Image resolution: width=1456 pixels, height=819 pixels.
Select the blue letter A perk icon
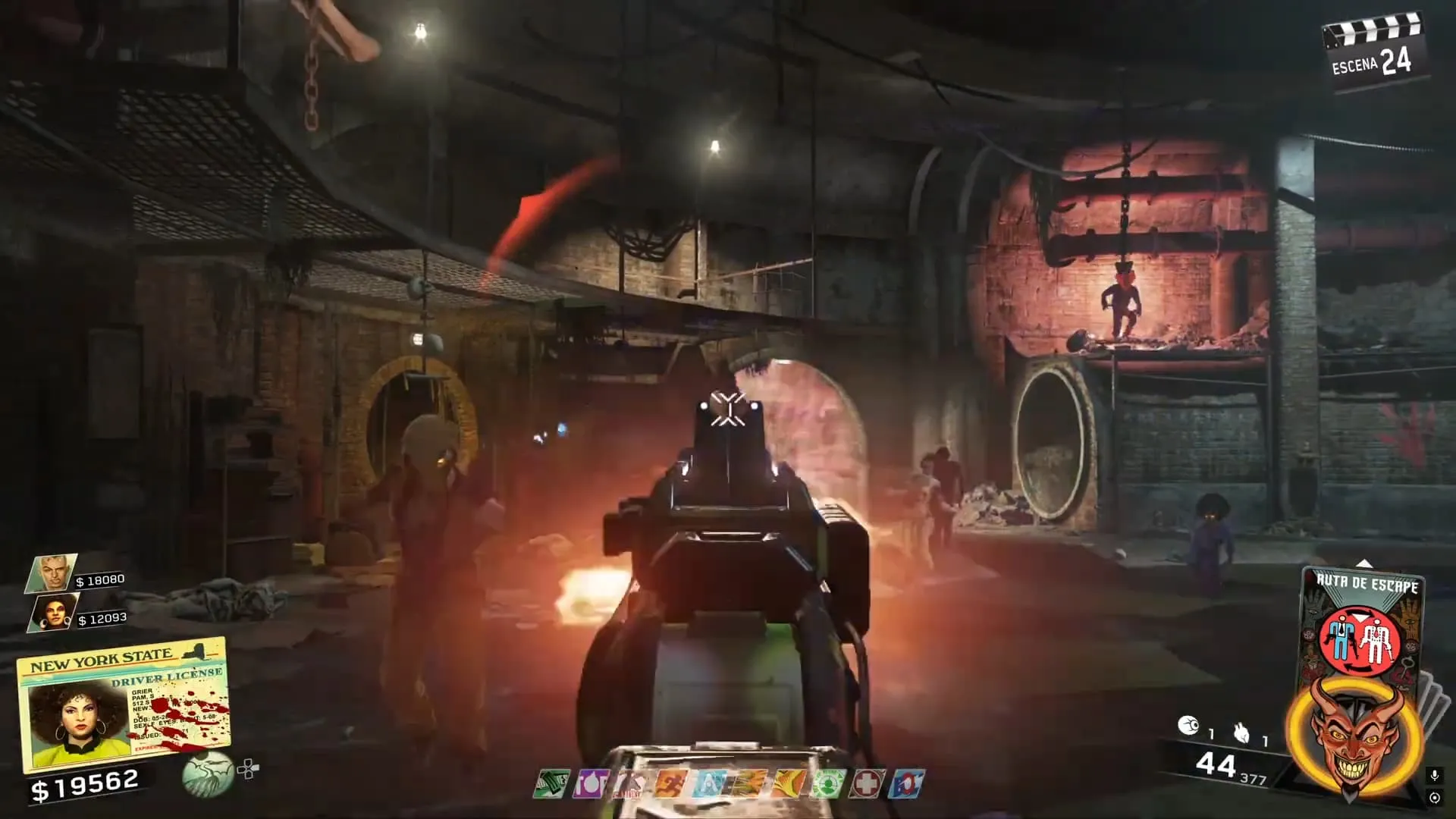(708, 784)
